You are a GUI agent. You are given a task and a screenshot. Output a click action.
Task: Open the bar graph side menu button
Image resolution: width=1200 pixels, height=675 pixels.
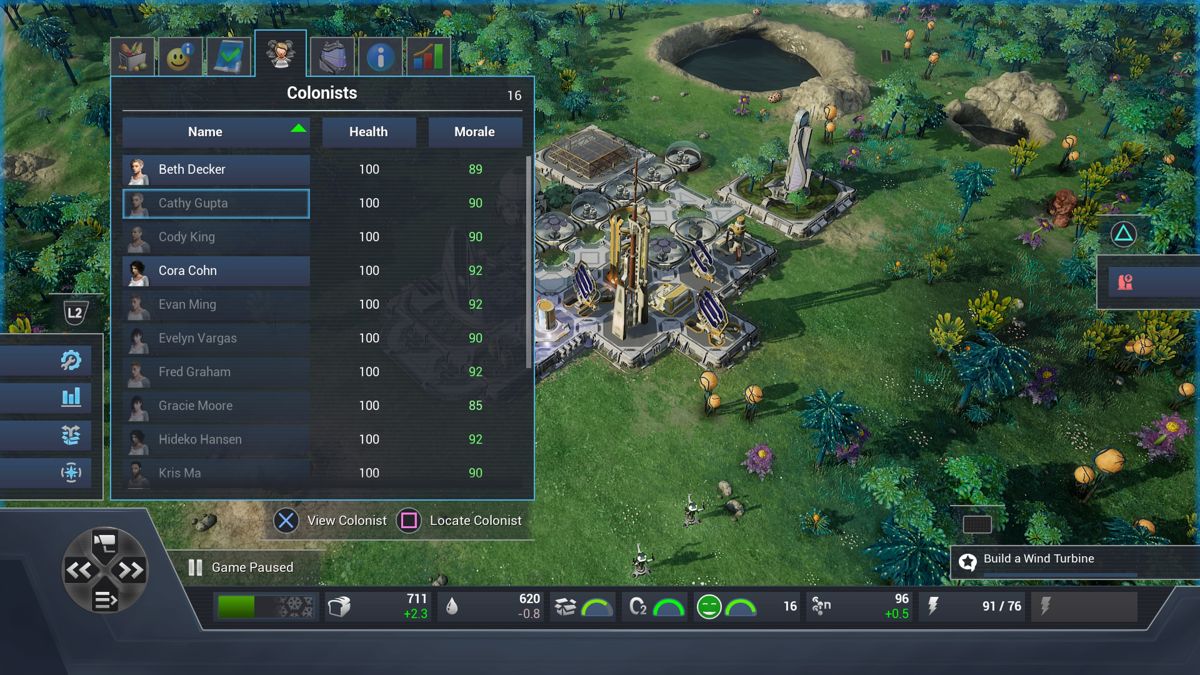[70, 397]
